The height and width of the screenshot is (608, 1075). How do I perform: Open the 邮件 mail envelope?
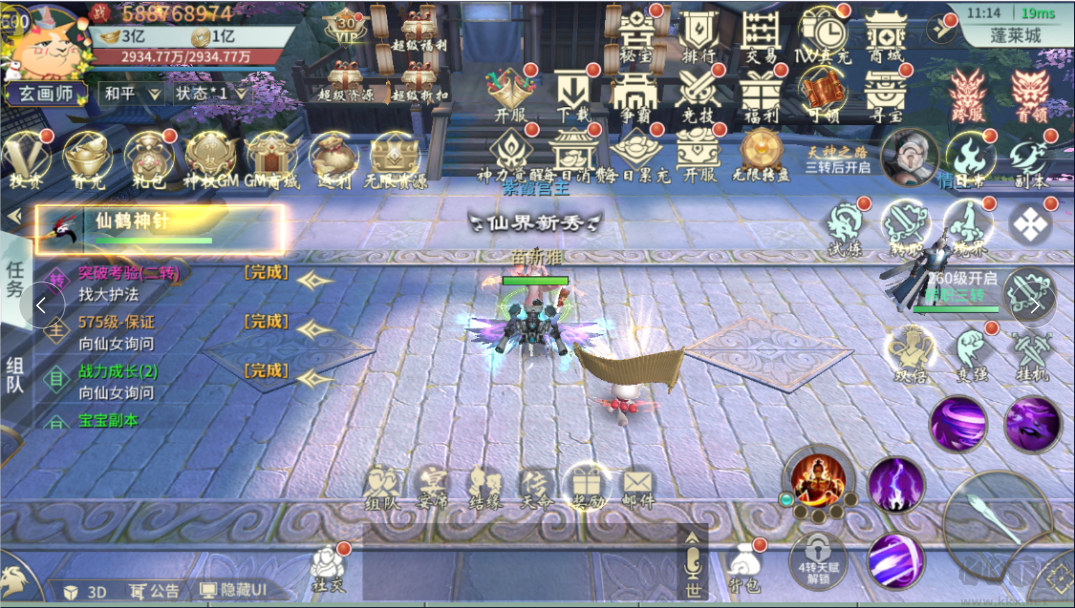point(637,486)
